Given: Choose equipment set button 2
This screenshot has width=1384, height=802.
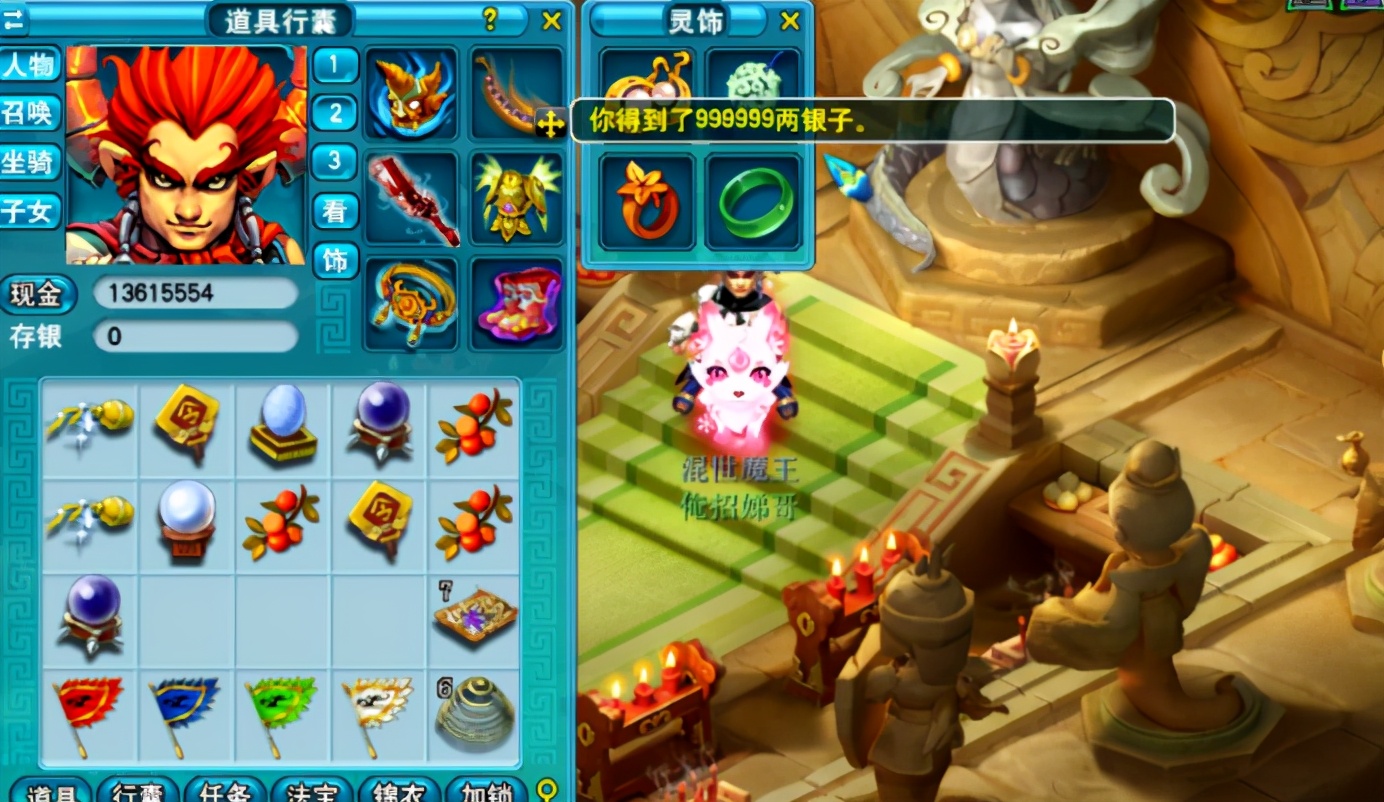Looking at the screenshot, I should (x=335, y=113).
